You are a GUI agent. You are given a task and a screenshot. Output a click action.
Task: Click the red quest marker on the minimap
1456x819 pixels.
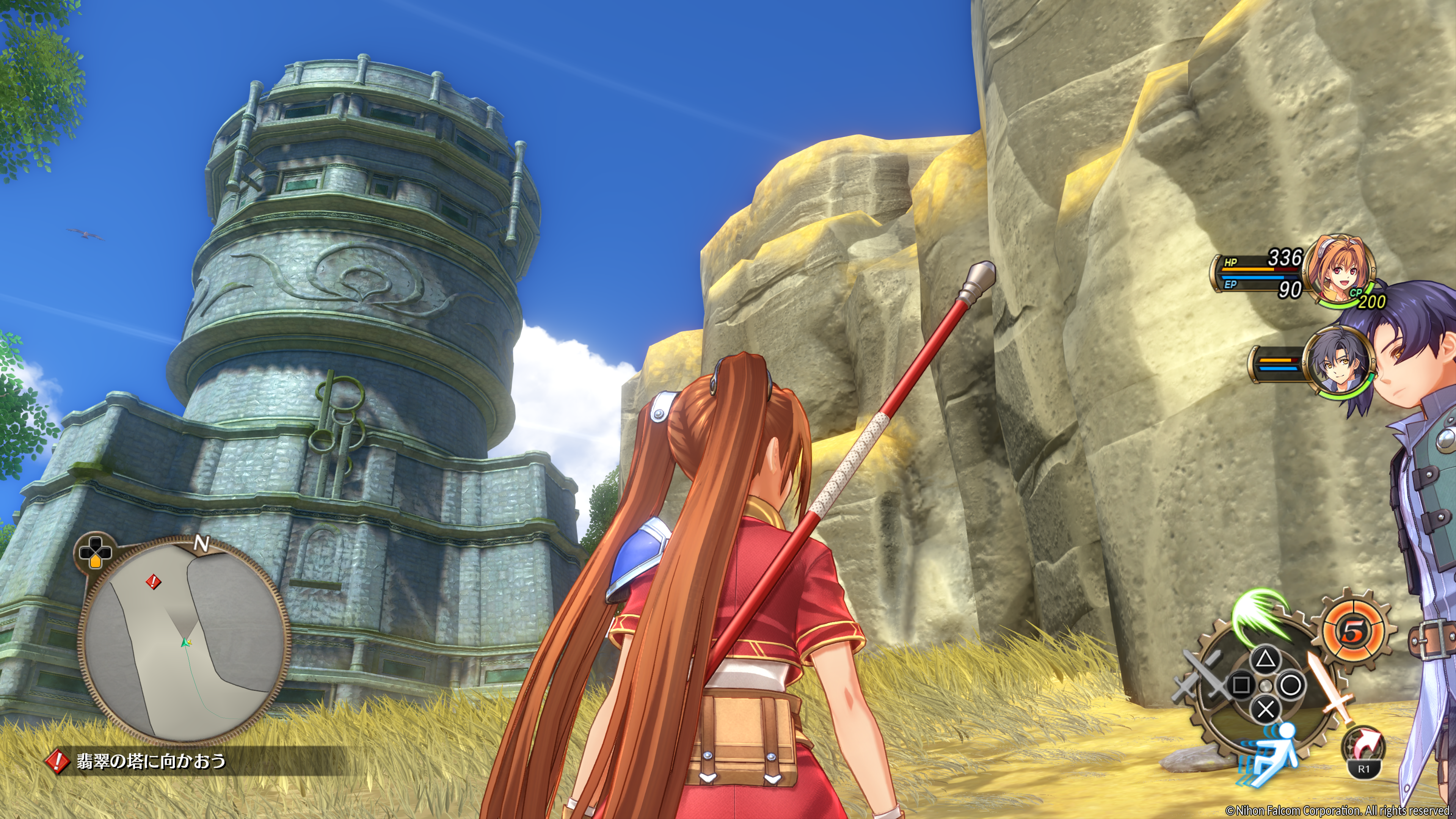(x=153, y=581)
